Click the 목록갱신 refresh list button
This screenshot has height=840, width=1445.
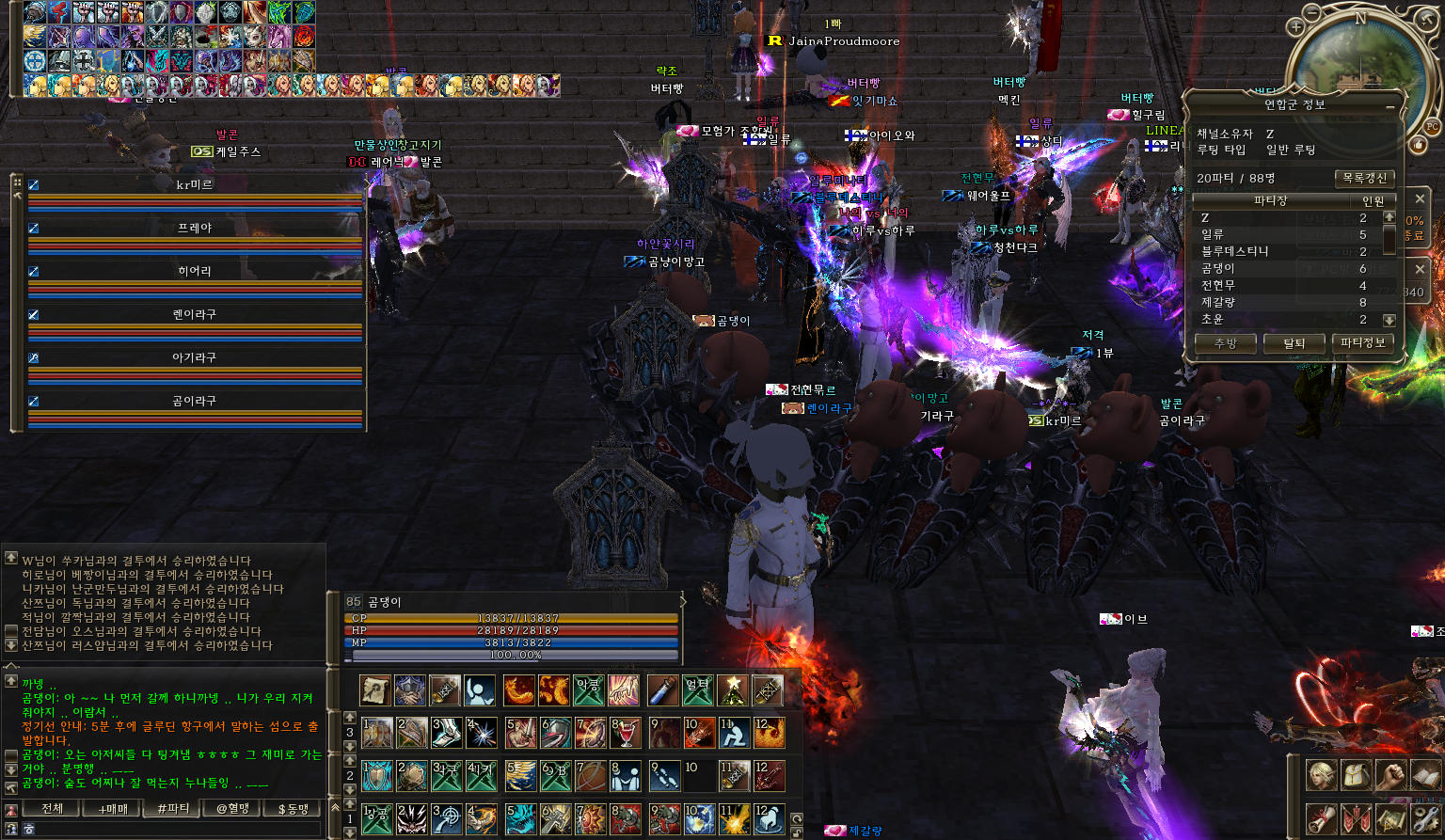click(x=1363, y=178)
